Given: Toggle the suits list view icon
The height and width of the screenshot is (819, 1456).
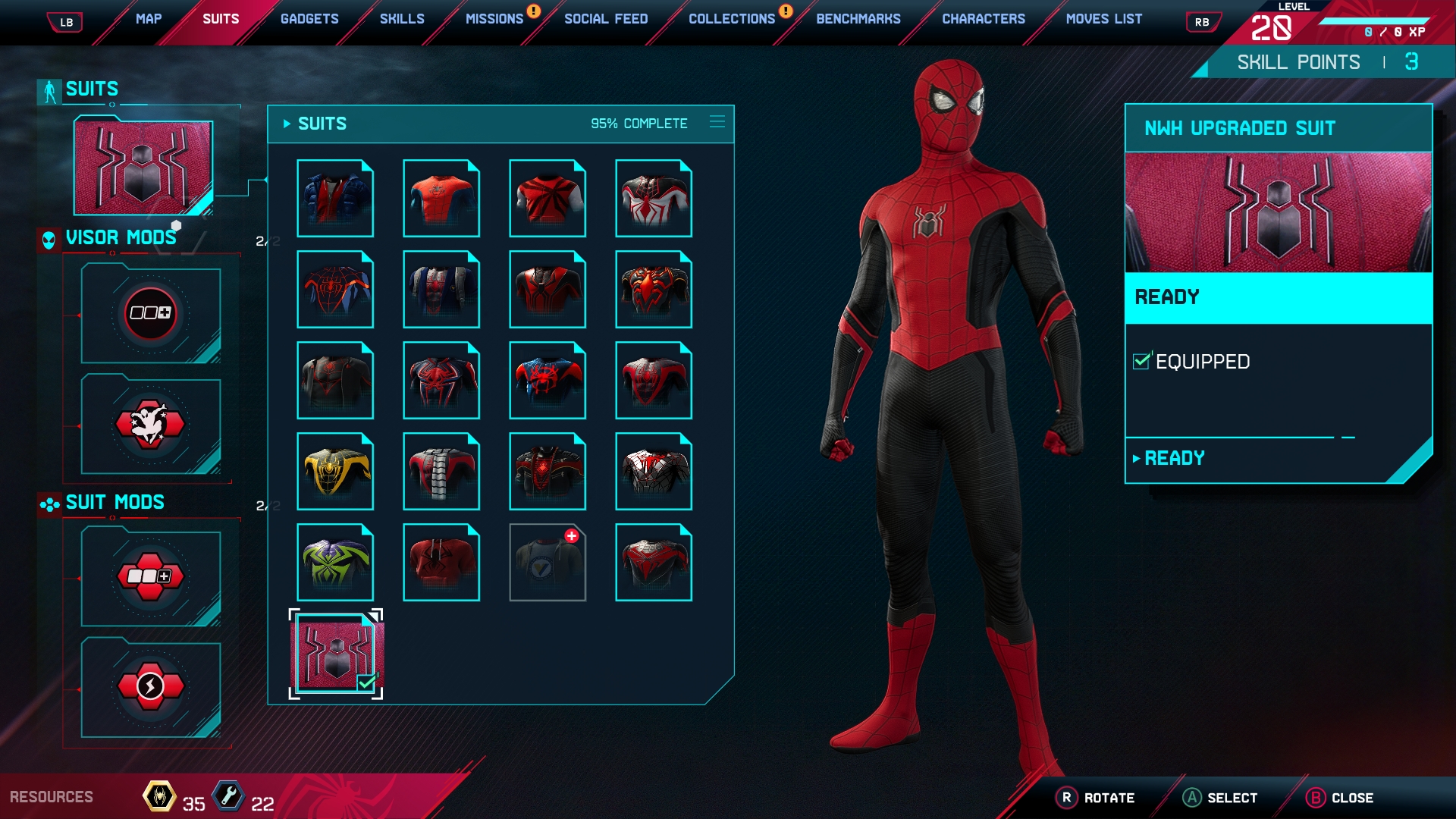Looking at the screenshot, I should click(717, 122).
